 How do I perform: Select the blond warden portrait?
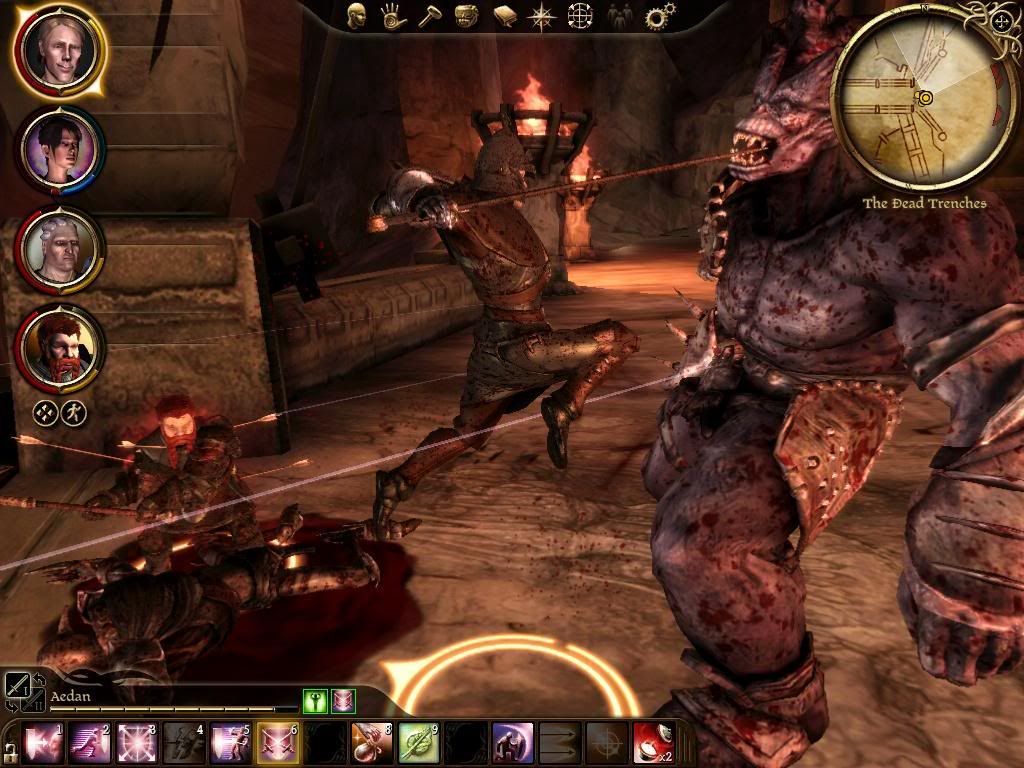(59, 48)
